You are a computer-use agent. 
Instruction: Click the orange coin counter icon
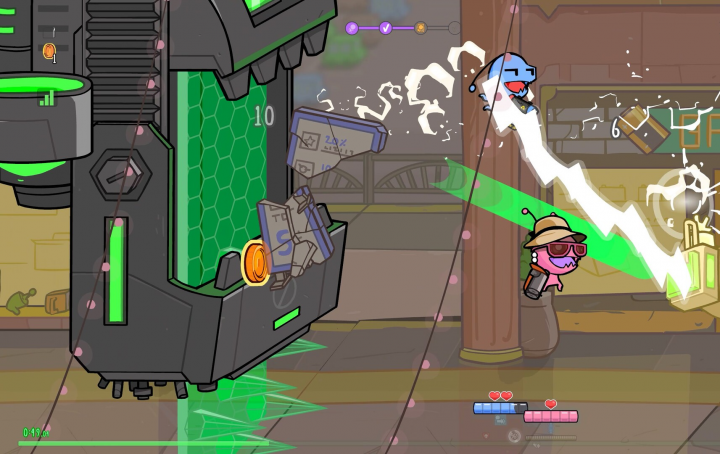click(x=48, y=50)
